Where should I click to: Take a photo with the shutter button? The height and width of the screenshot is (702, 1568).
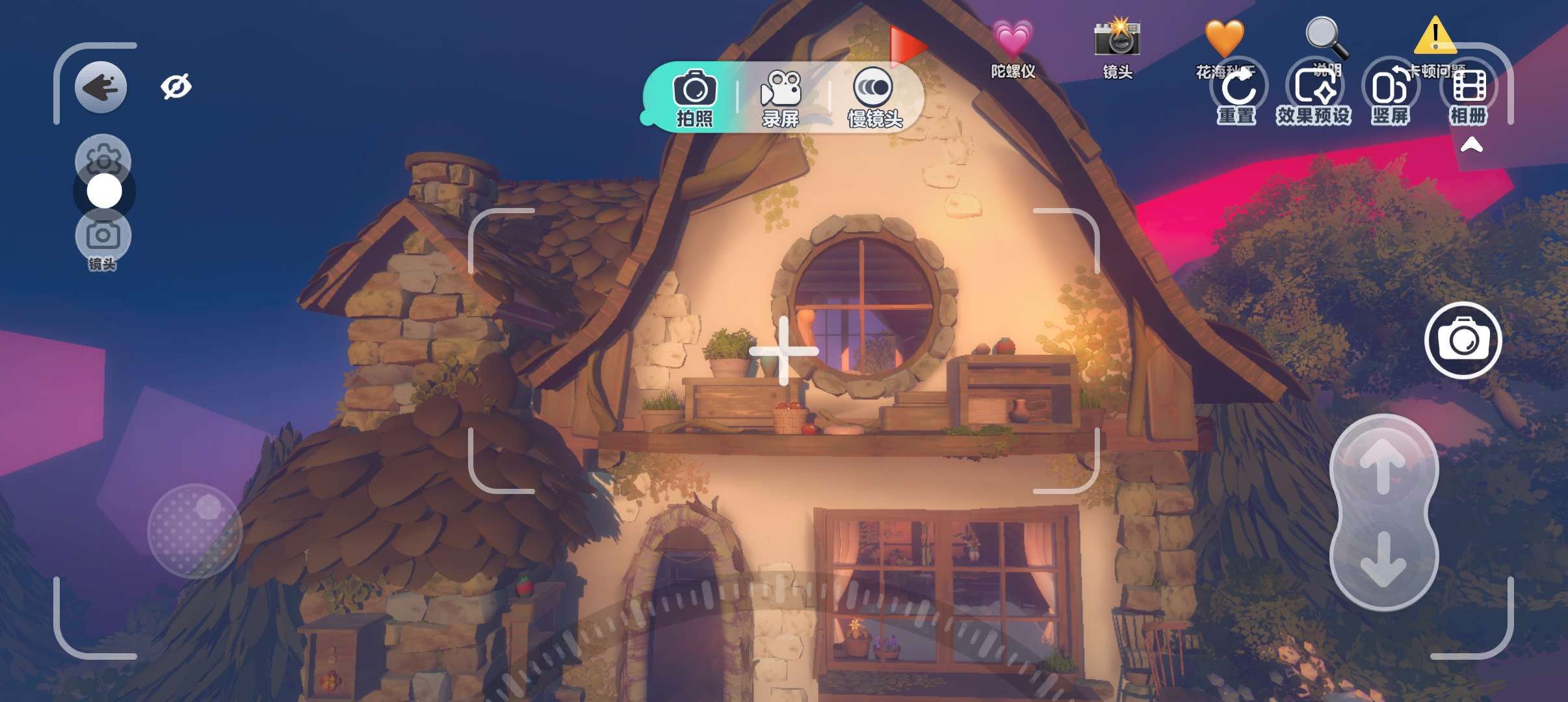(1463, 340)
